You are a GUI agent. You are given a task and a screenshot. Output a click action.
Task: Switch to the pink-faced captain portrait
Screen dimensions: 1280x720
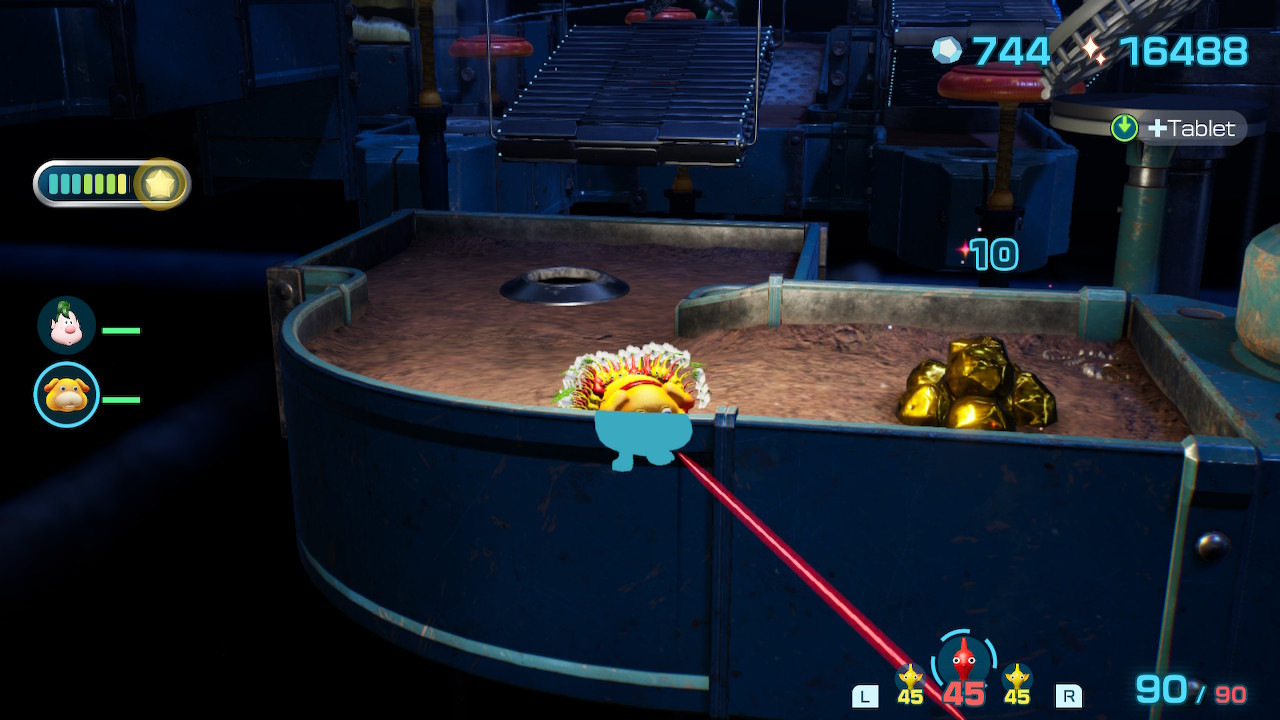[x=66, y=326]
